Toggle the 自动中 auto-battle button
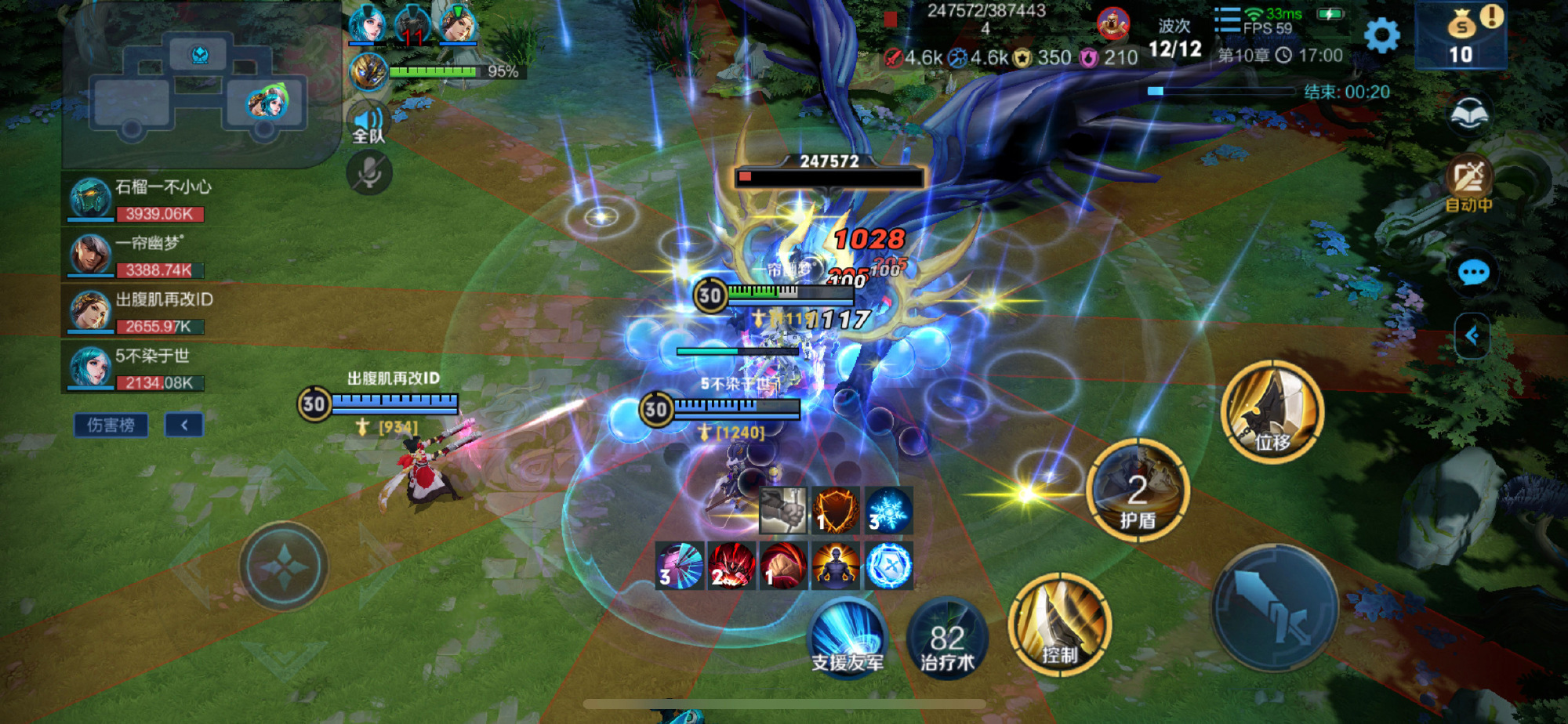The image size is (1568, 724). [1468, 184]
